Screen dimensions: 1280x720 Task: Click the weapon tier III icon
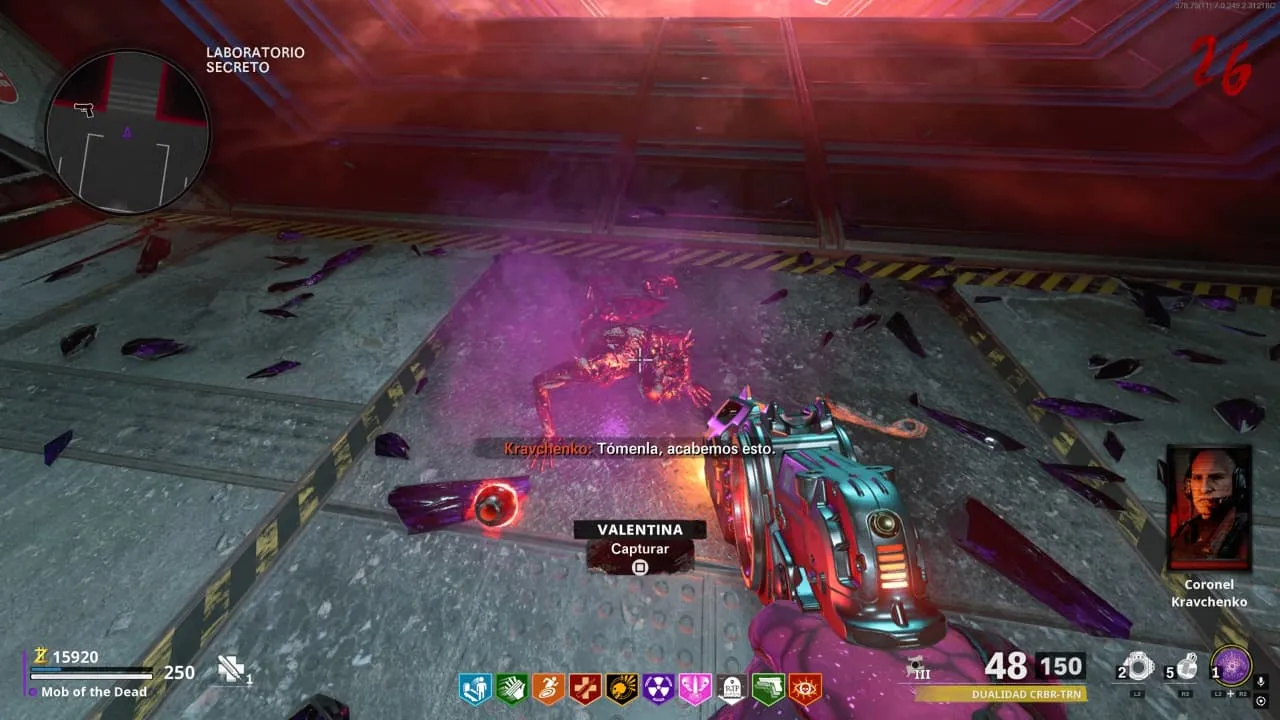914,668
